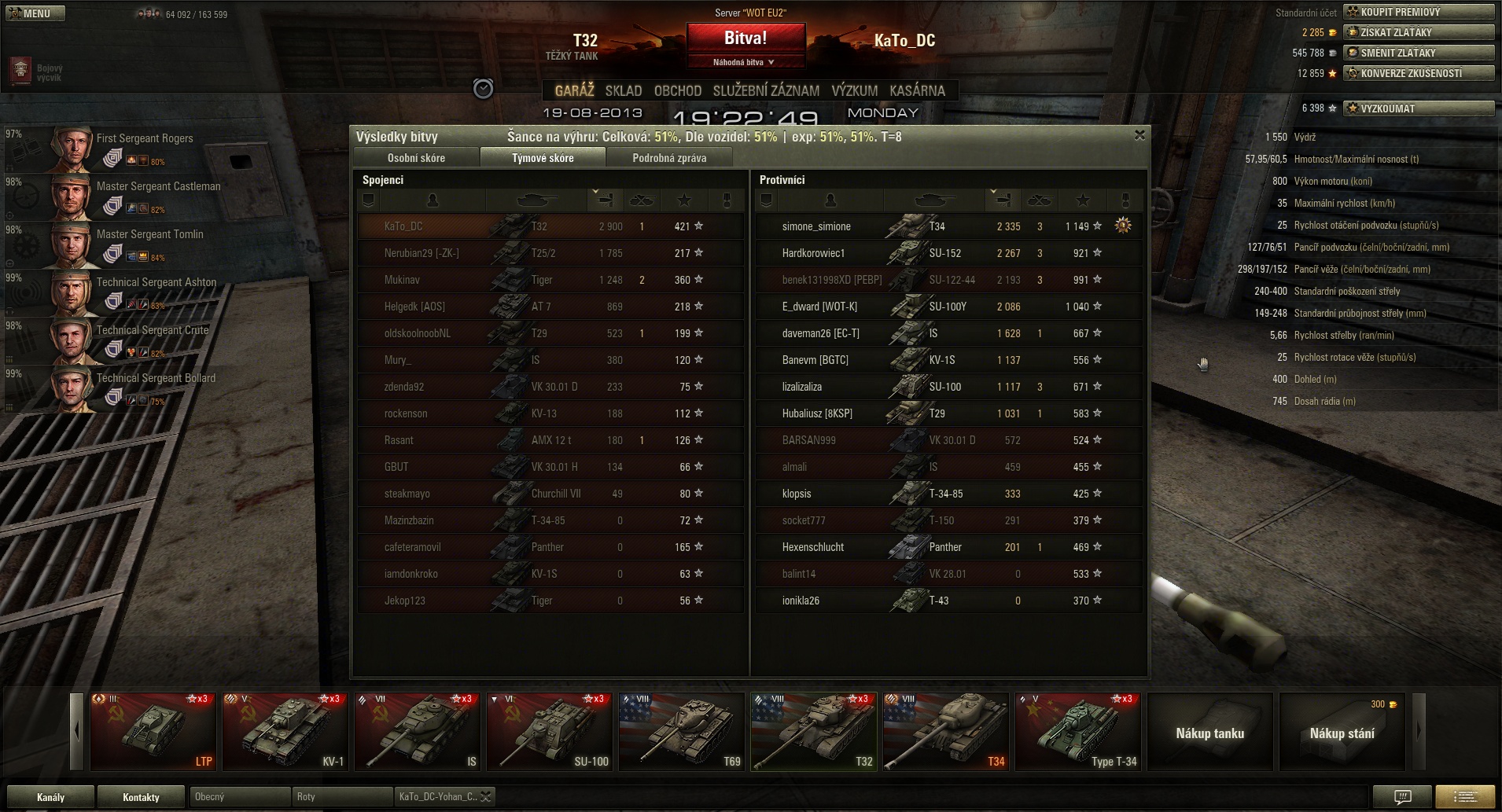Choose KONVERZE ZKUŠENOSTÍ button

[1418, 73]
